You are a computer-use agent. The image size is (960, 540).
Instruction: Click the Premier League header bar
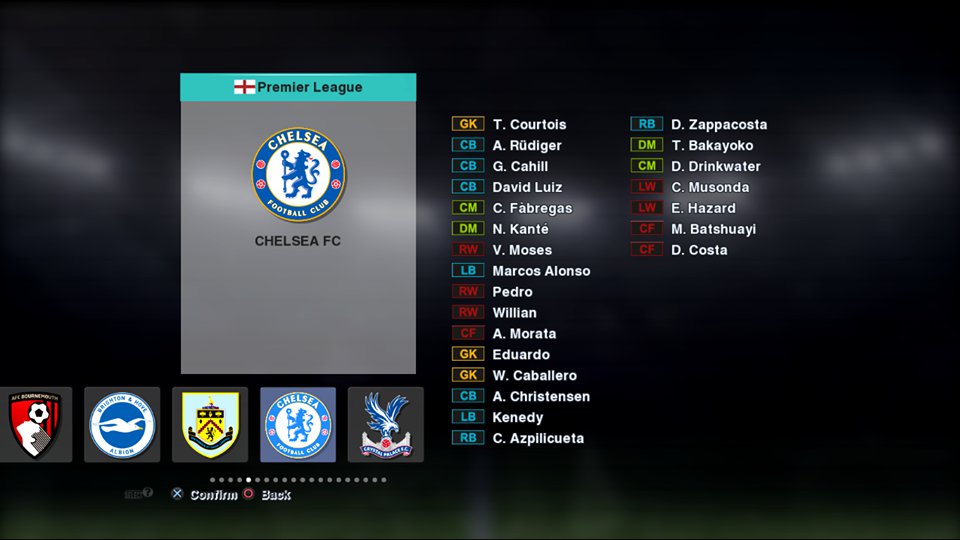click(298, 87)
